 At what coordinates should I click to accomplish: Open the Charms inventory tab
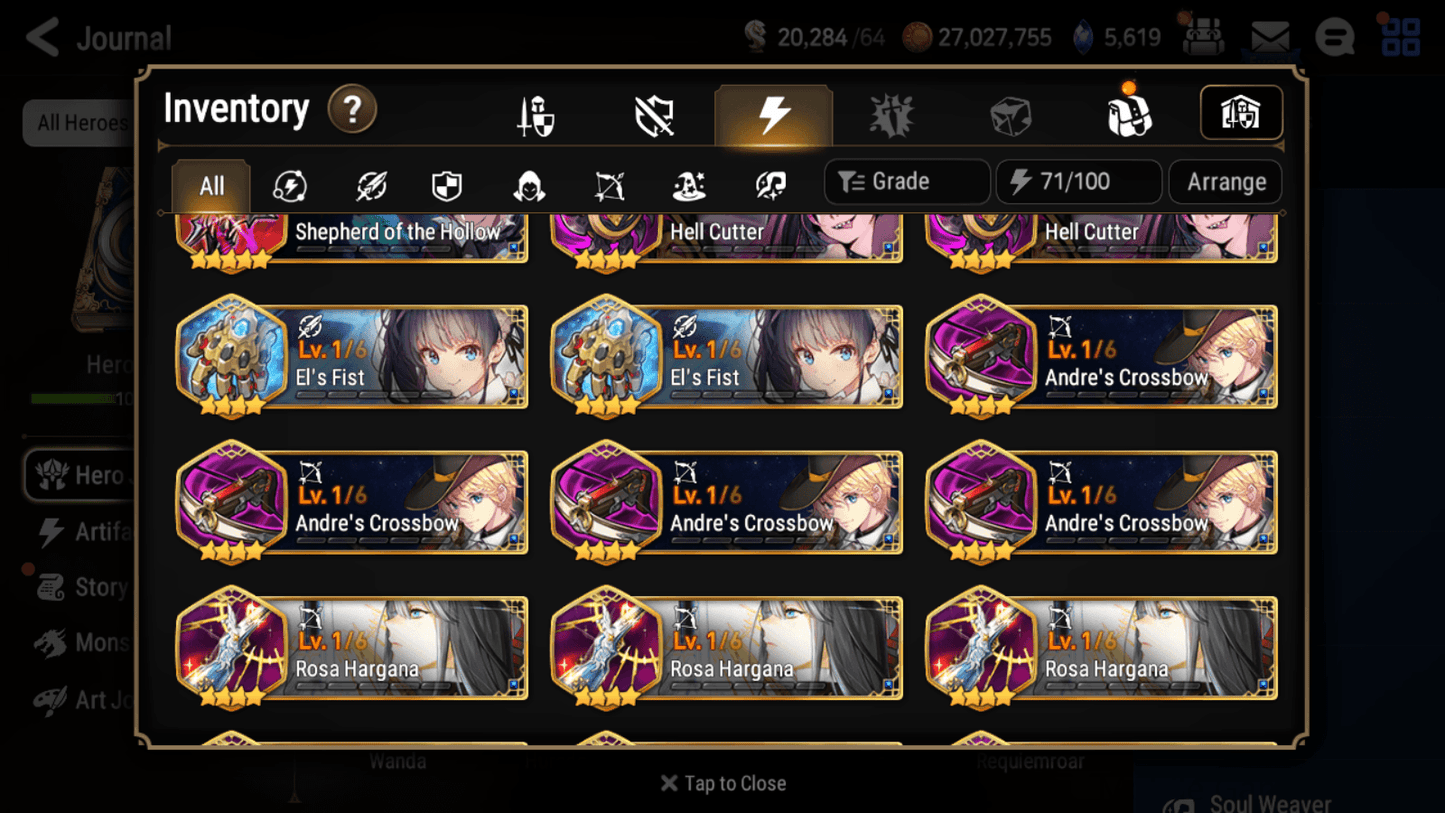(x=891, y=114)
